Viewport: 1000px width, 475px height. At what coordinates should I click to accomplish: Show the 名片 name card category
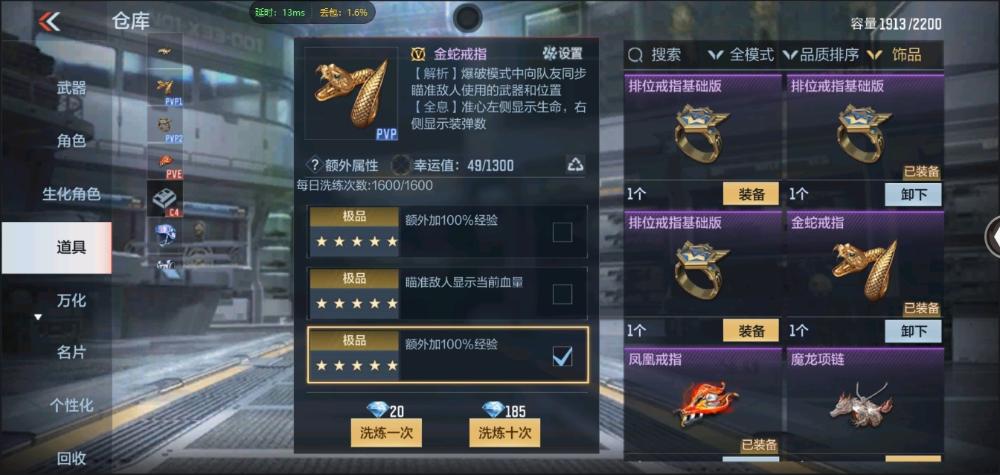coord(71,352)
